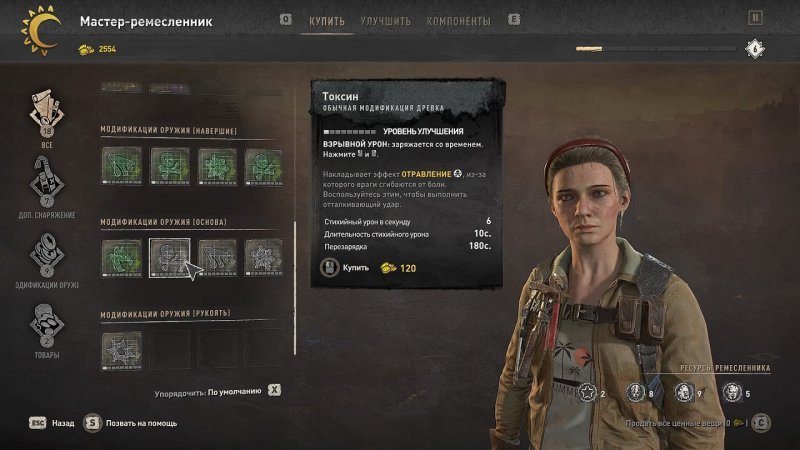Screen dimensions: 800x450
Task: Switch to the Компоненты tab
Action: tap(458, 21)
